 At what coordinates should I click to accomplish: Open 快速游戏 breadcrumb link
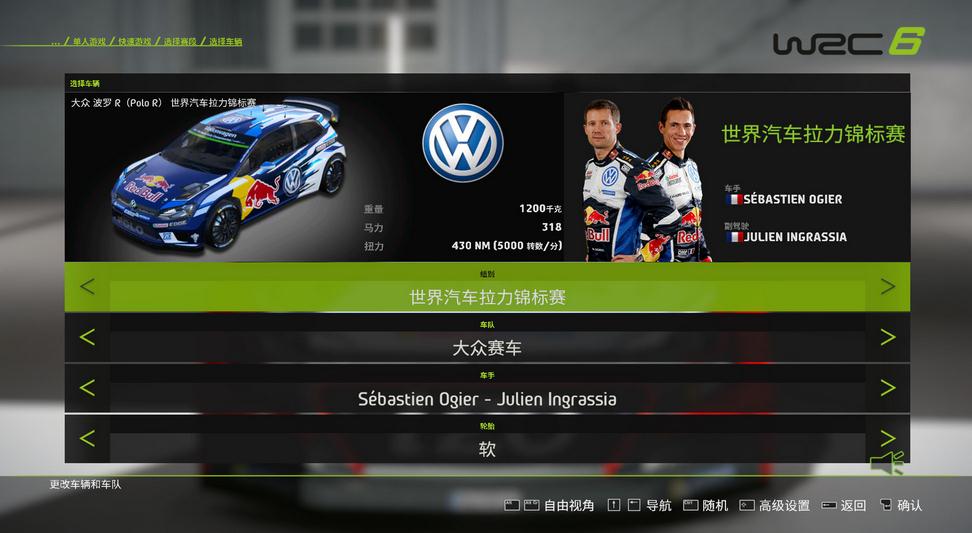pos(134,42)
